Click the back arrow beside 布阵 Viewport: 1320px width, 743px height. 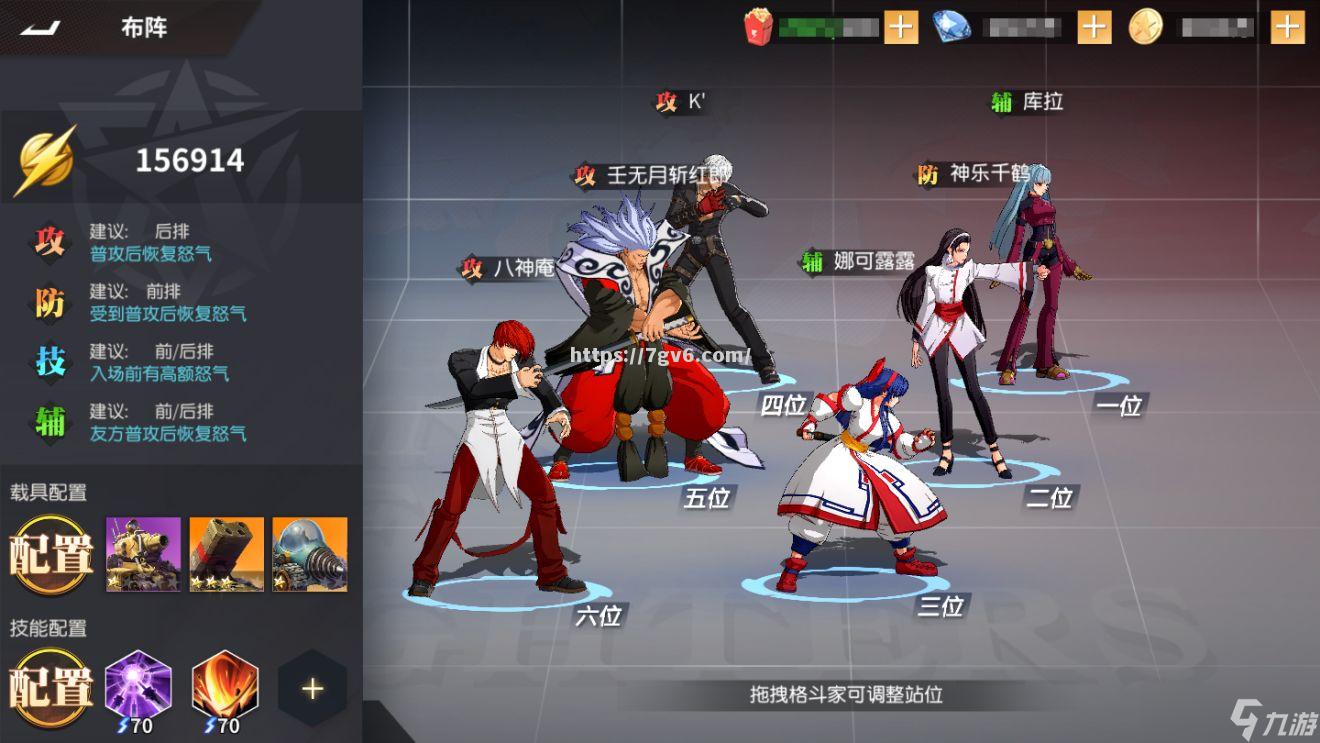pos(40,28)
